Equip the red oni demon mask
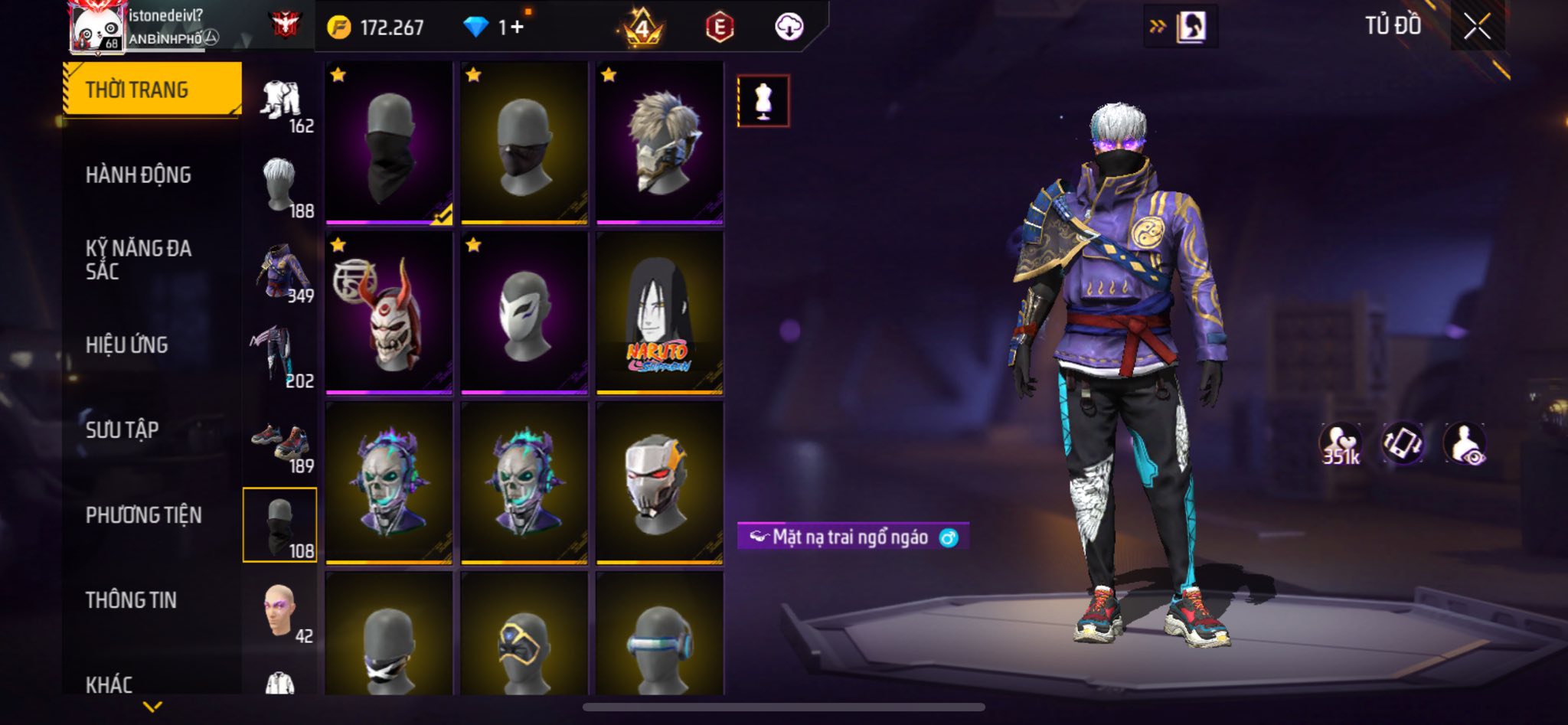Screen dimensions: 1568x725 pyautogui.click(x=389, y=314)
